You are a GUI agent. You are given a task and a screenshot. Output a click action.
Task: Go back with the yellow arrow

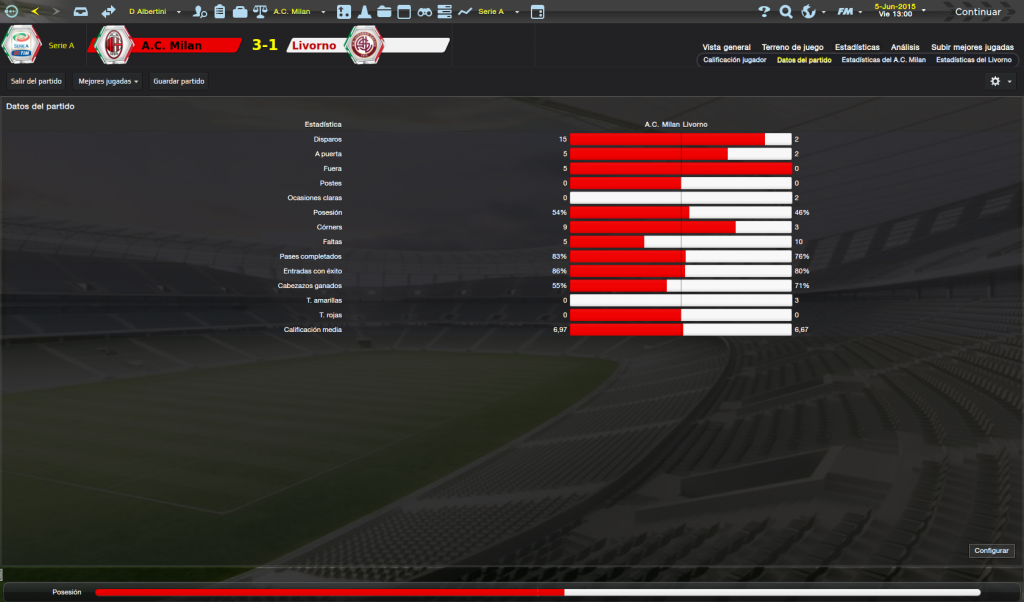tap(35, 12)
